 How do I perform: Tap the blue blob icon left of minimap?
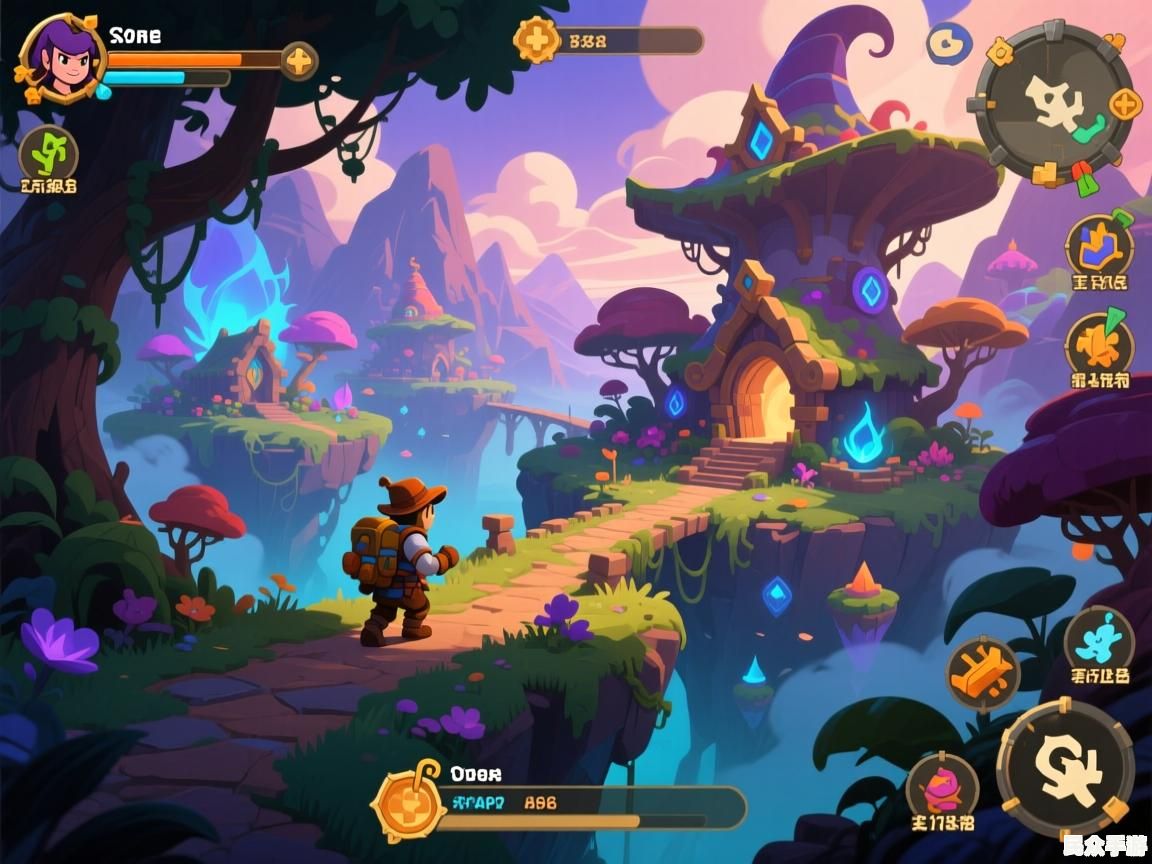[x=948, y=44]
